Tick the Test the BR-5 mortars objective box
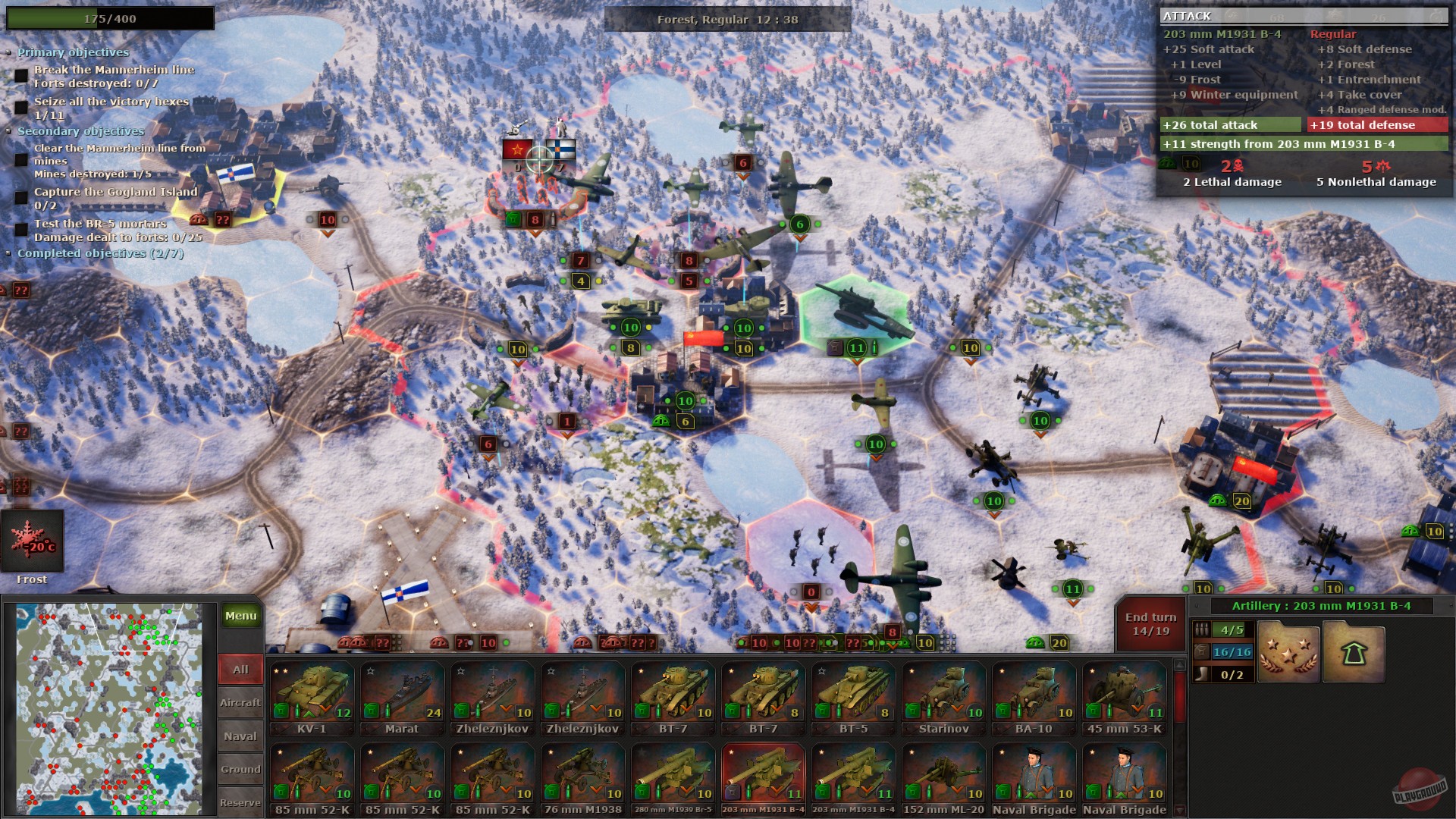 20,230
